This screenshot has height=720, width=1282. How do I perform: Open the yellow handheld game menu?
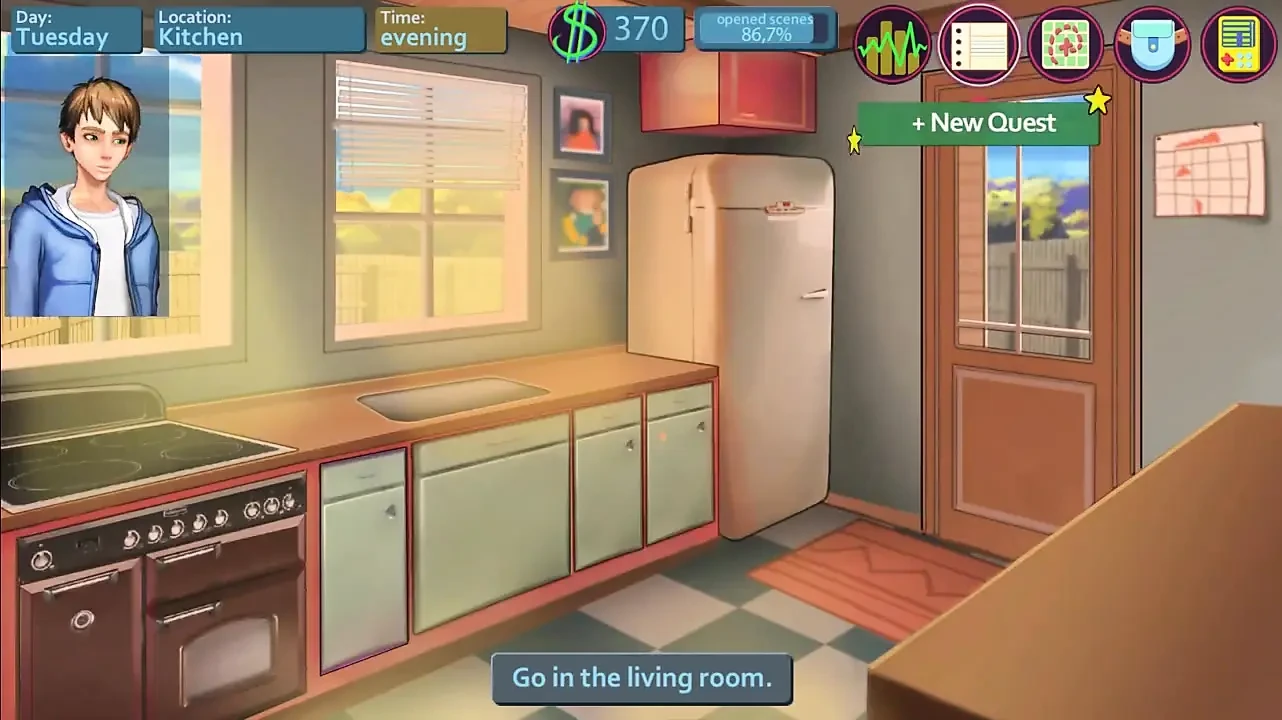pyautogui.click(x=1238, y=45)
